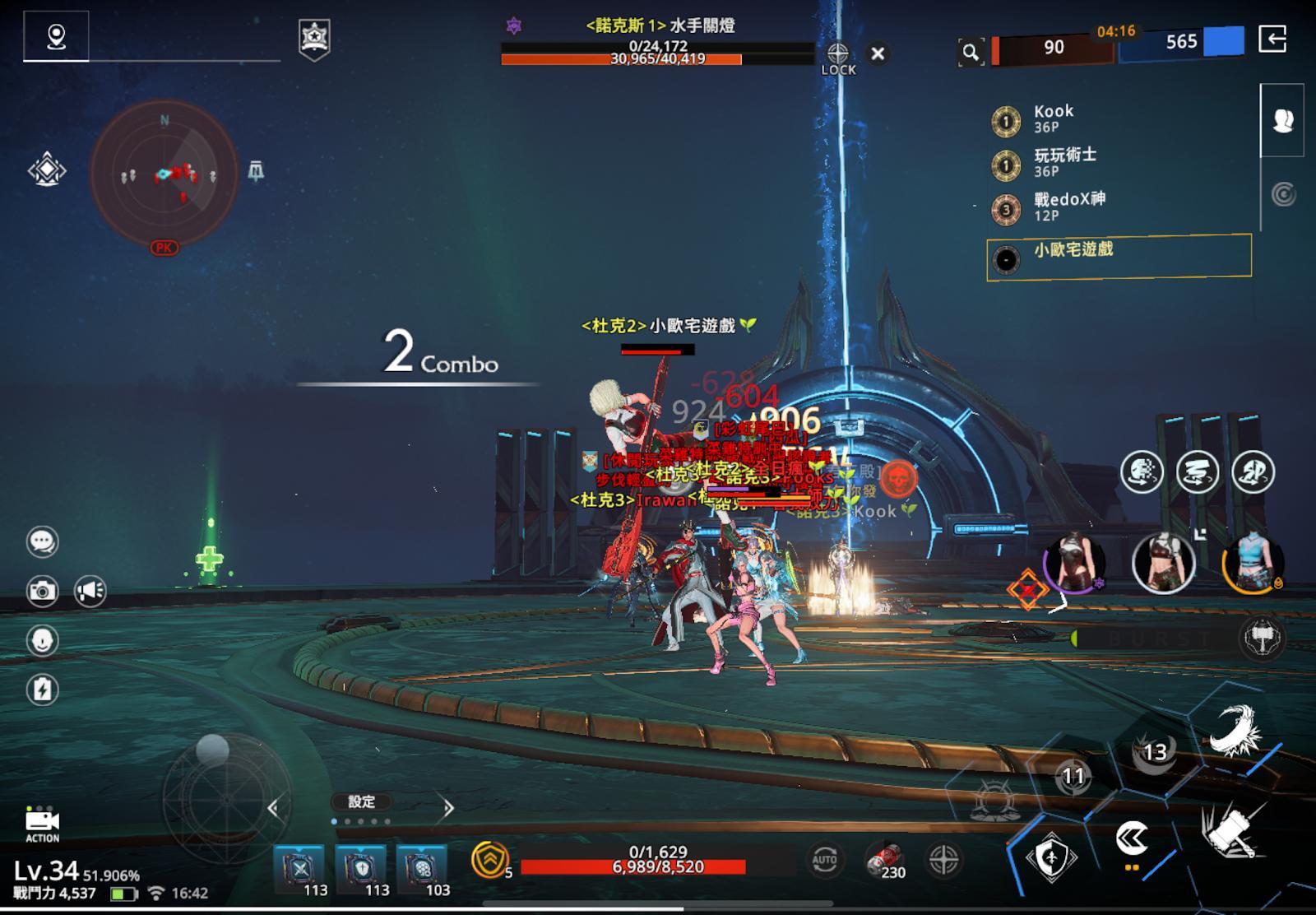Screen dimensions: 1316x915
Task: Select the first quick-slot numbered 113
Action: pyautogui.click(x=299, y=870)
